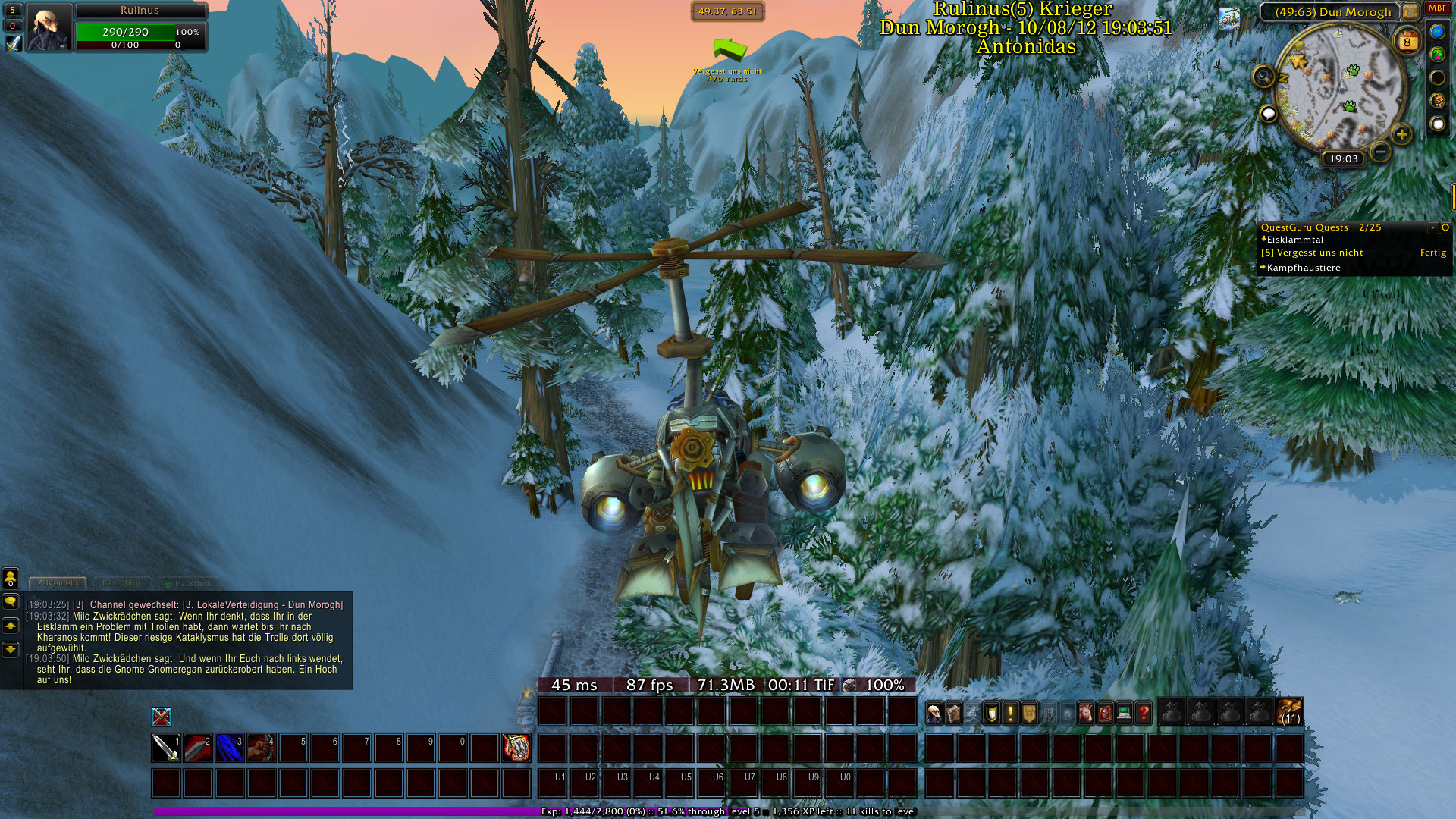
Task: Zoom in the minimap with plus button
Action: [1401, 135]
